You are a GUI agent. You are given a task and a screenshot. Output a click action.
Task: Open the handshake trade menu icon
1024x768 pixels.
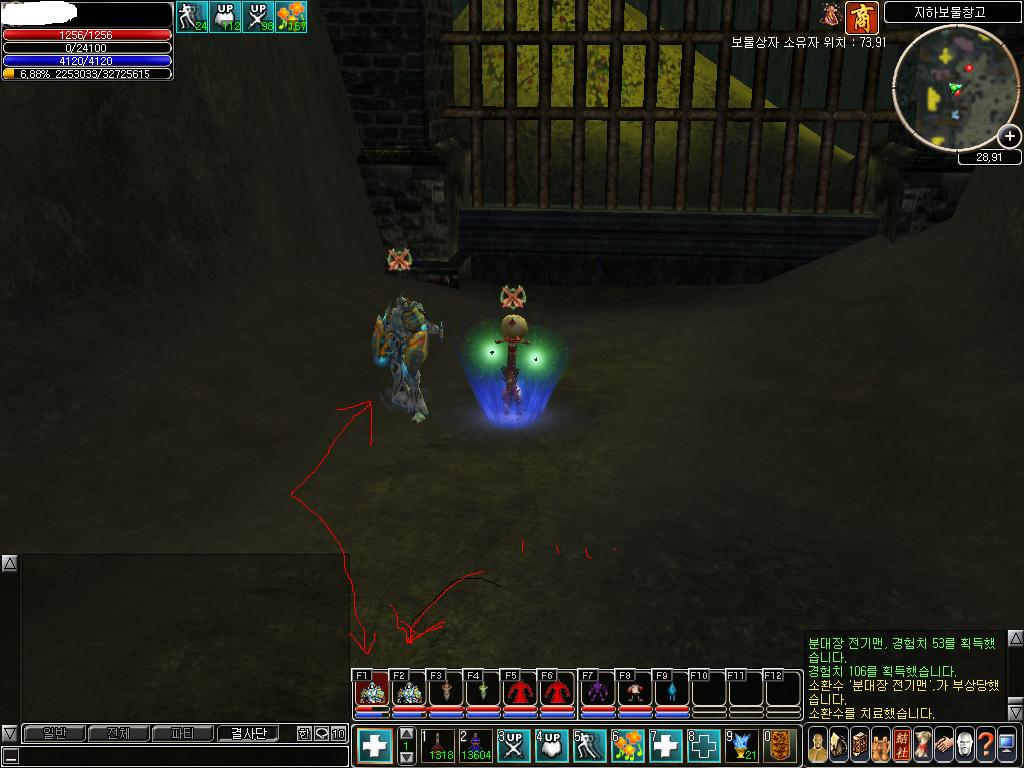943,746
